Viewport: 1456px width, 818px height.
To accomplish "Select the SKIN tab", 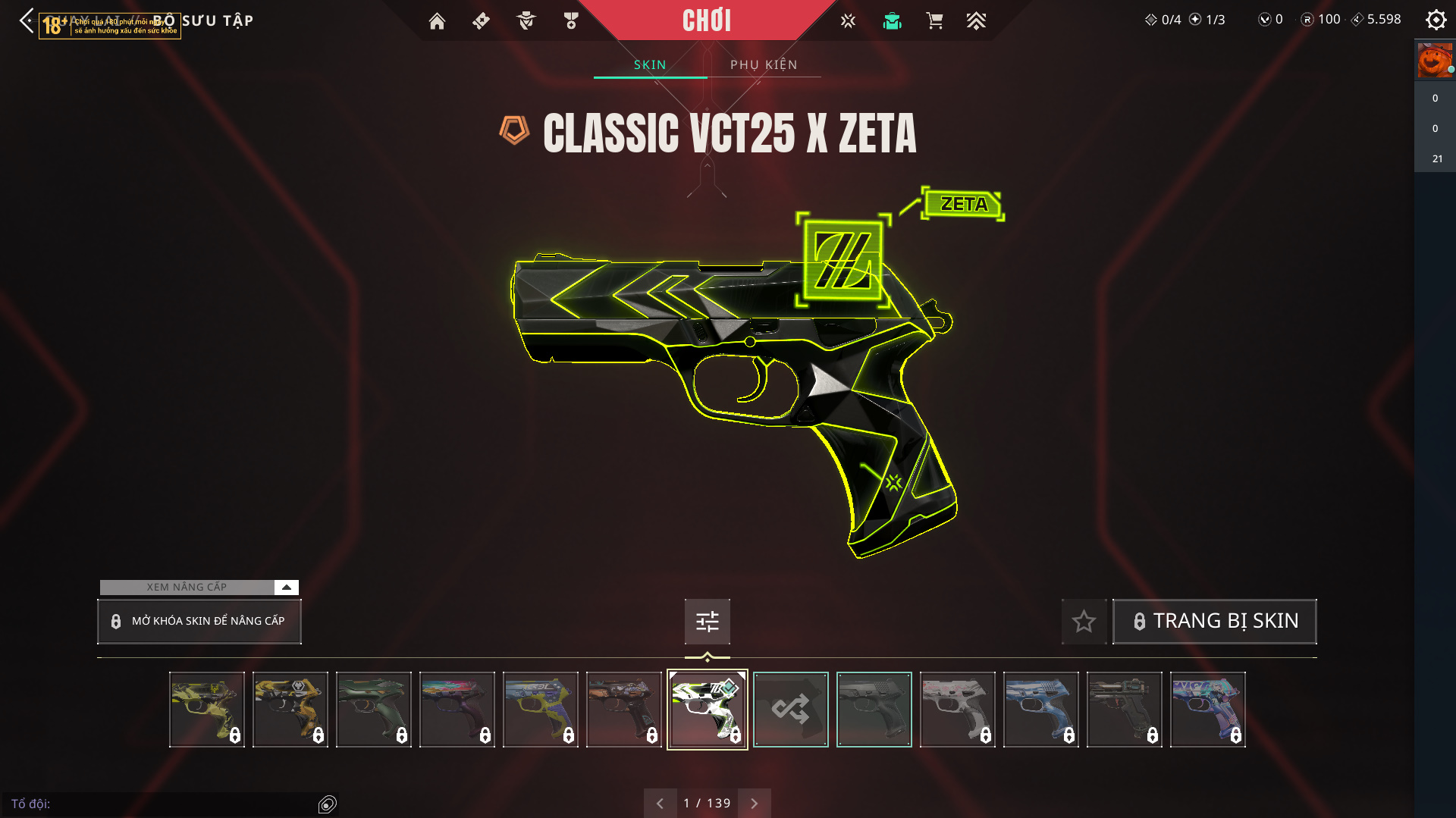I will click(650, 65).
